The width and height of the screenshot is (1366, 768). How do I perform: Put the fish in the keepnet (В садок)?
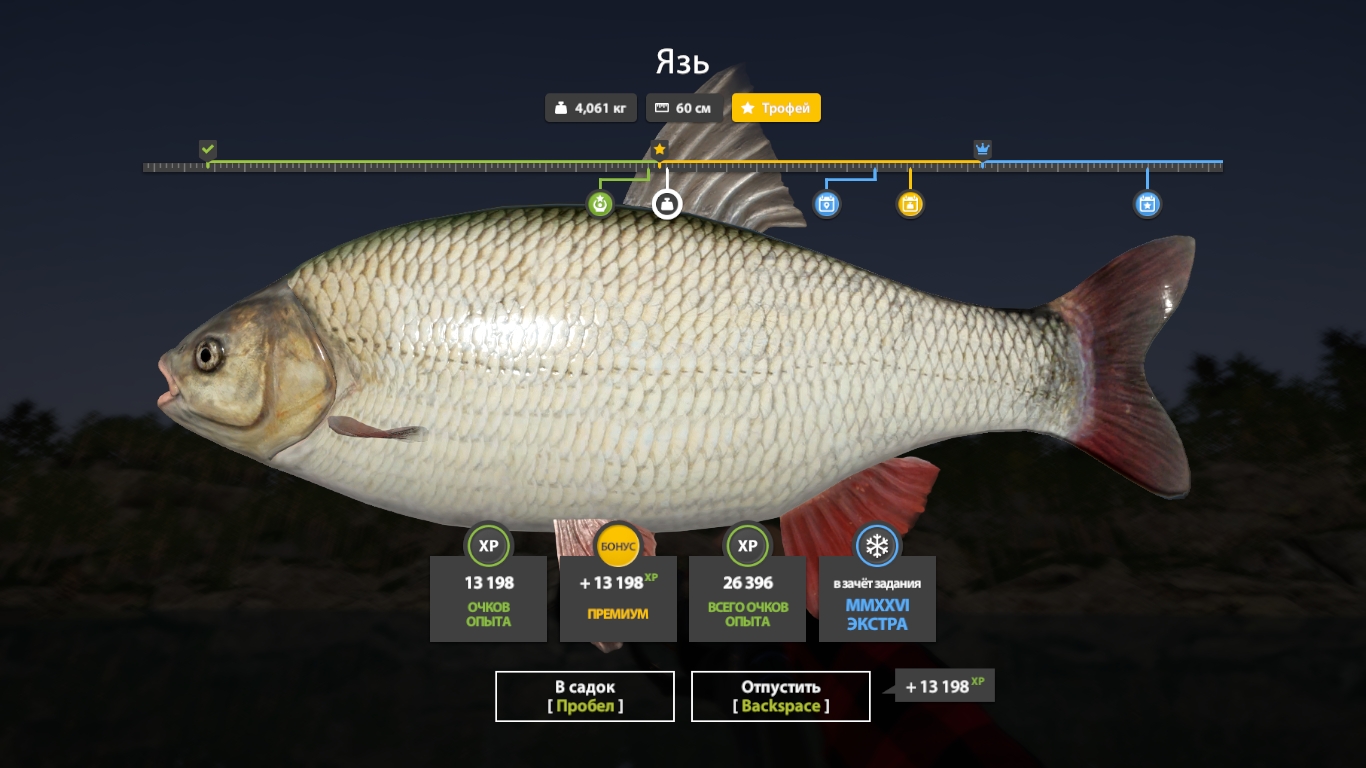585,696
